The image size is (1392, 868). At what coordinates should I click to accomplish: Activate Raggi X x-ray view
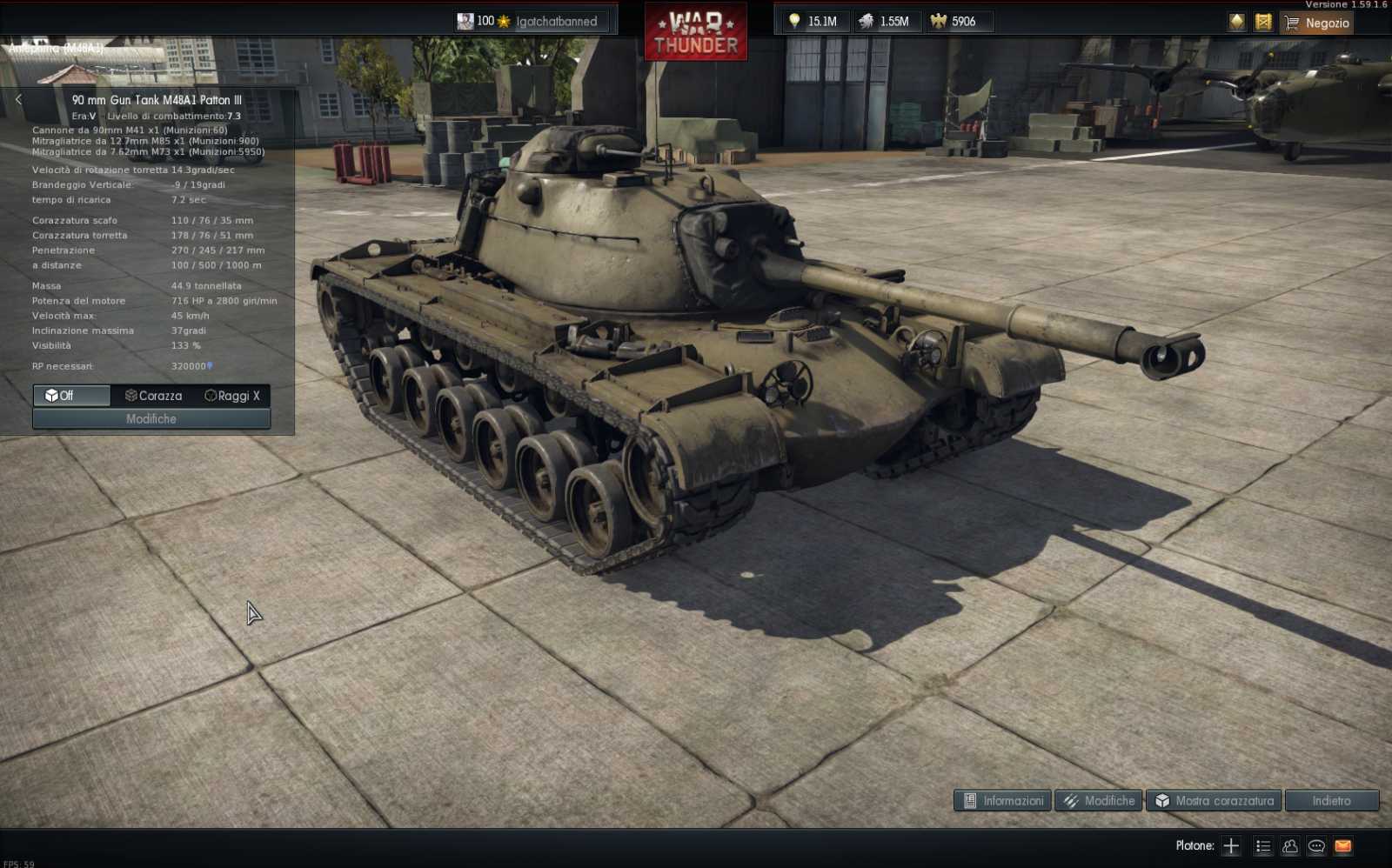pos(231,396)
